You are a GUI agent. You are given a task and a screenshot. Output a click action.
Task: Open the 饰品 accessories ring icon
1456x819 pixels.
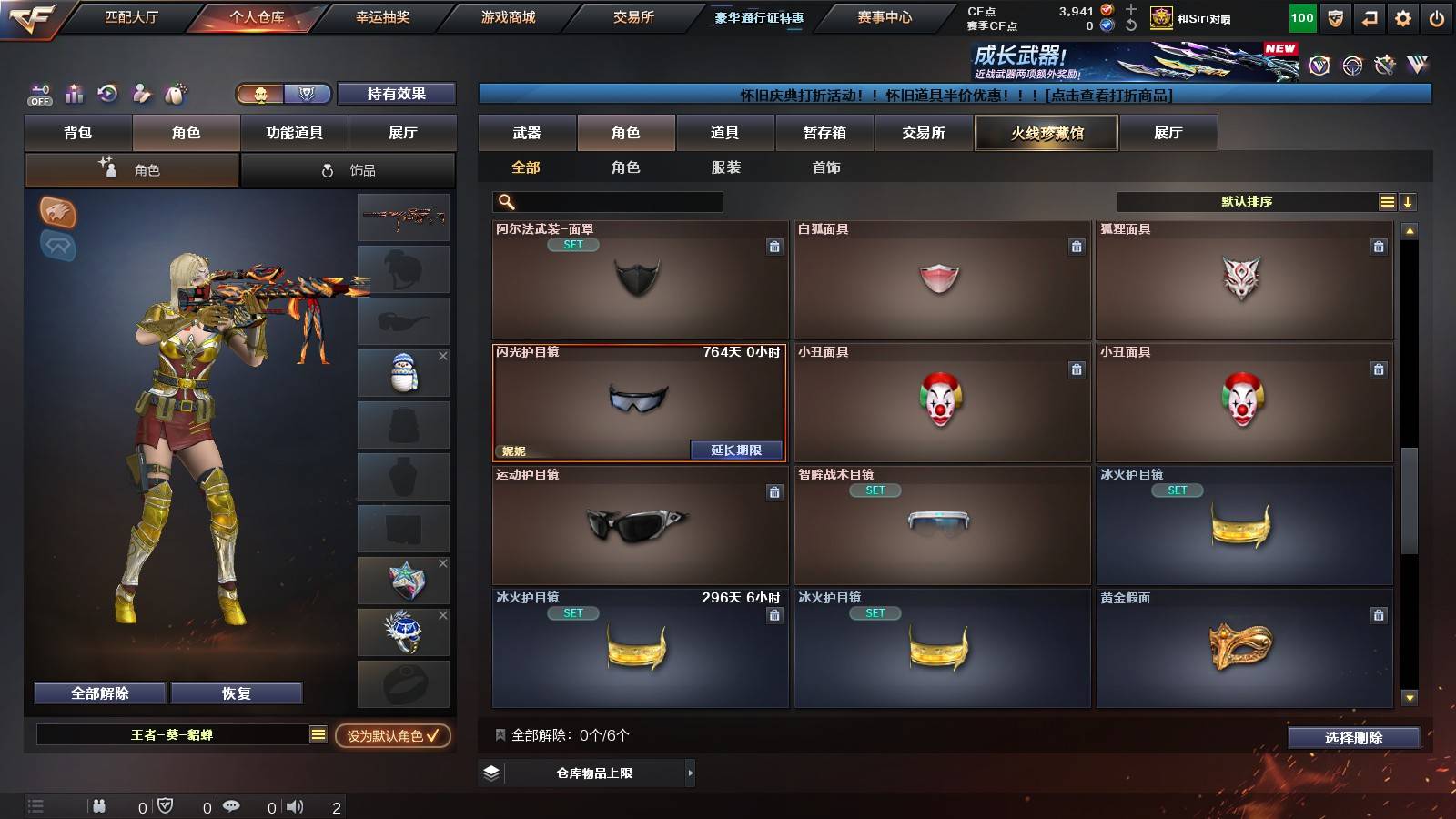pos(324,169)
